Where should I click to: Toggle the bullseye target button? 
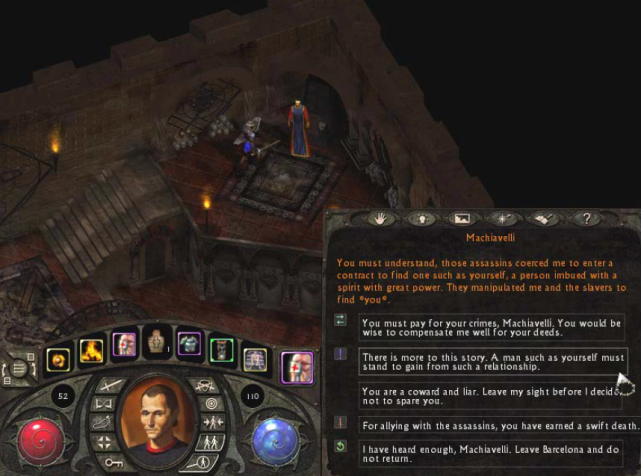pos(209,403)
